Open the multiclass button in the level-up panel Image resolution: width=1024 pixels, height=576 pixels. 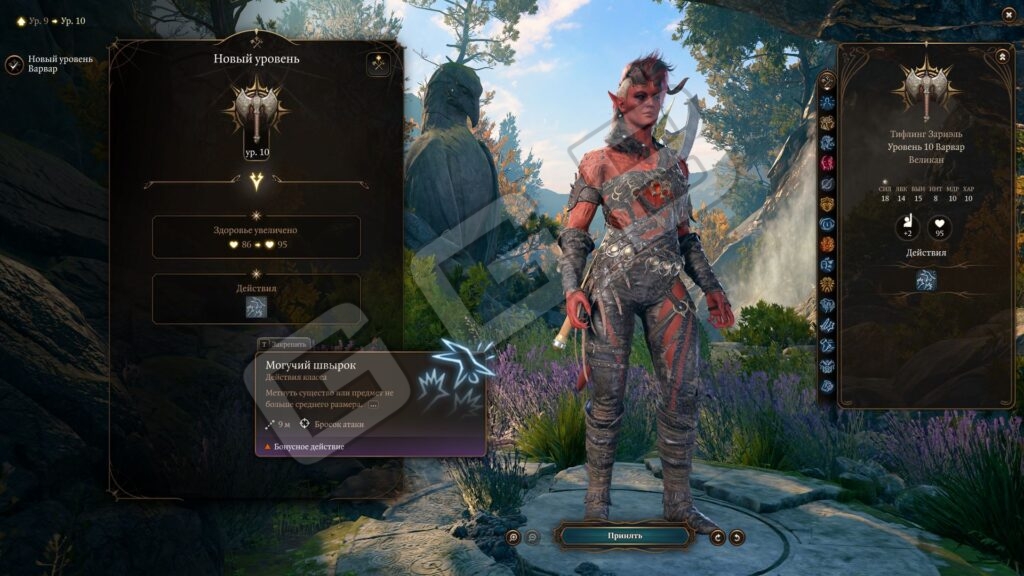pyautogui.click(x=378, y=64)
